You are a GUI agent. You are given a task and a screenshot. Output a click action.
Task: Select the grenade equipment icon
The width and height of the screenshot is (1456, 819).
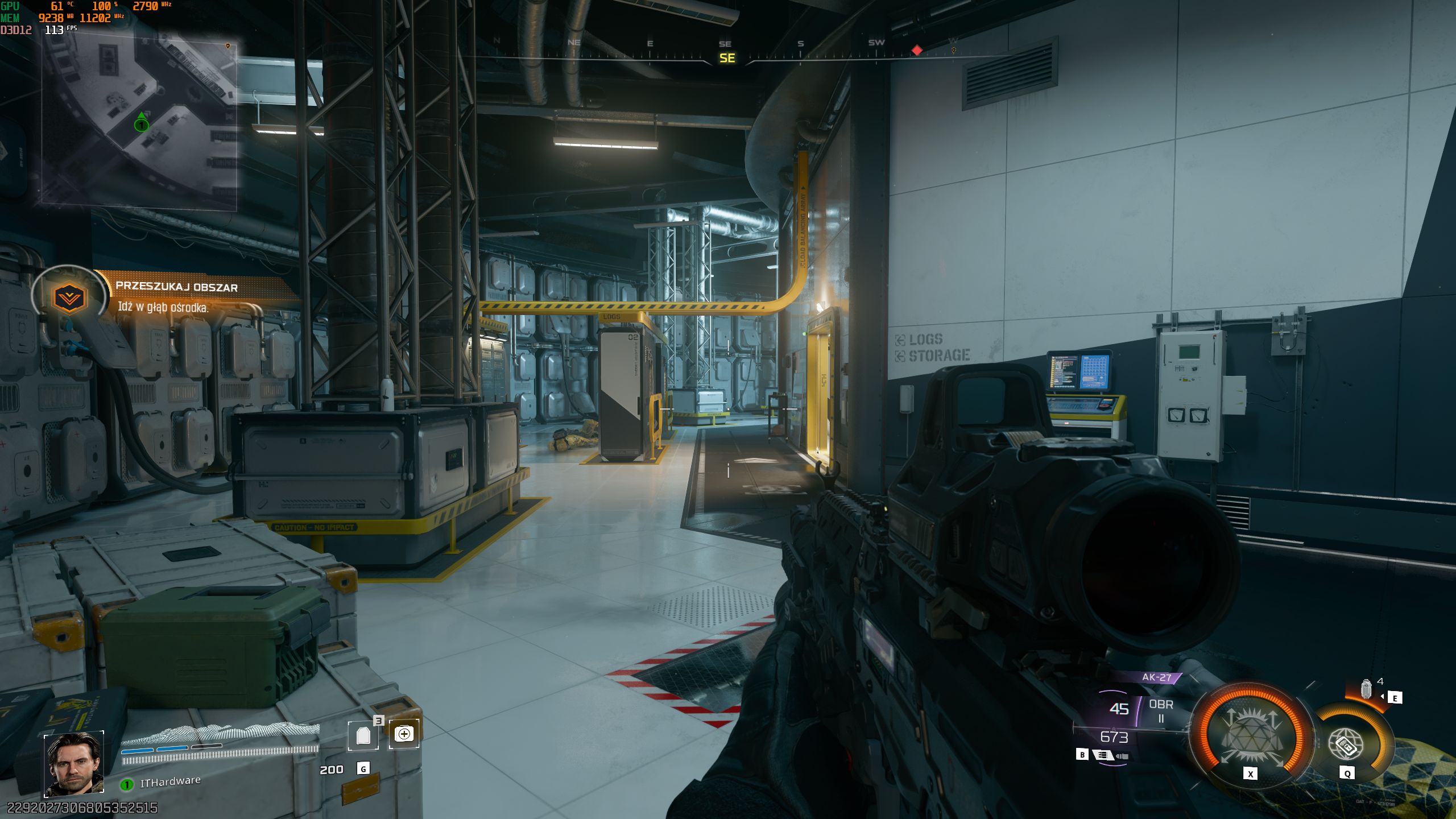coord(1366,689)
